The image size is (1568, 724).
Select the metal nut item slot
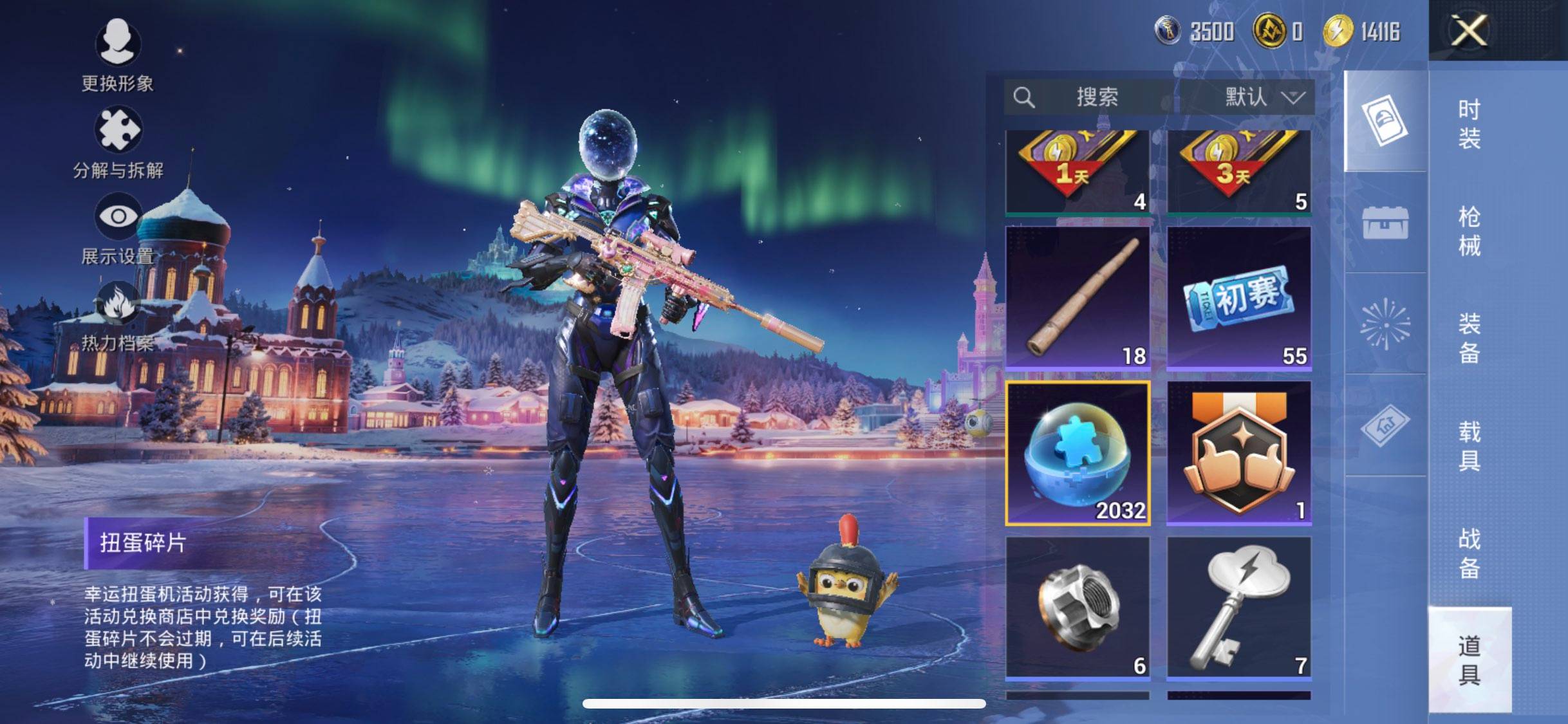click(x=1078, y=608)
